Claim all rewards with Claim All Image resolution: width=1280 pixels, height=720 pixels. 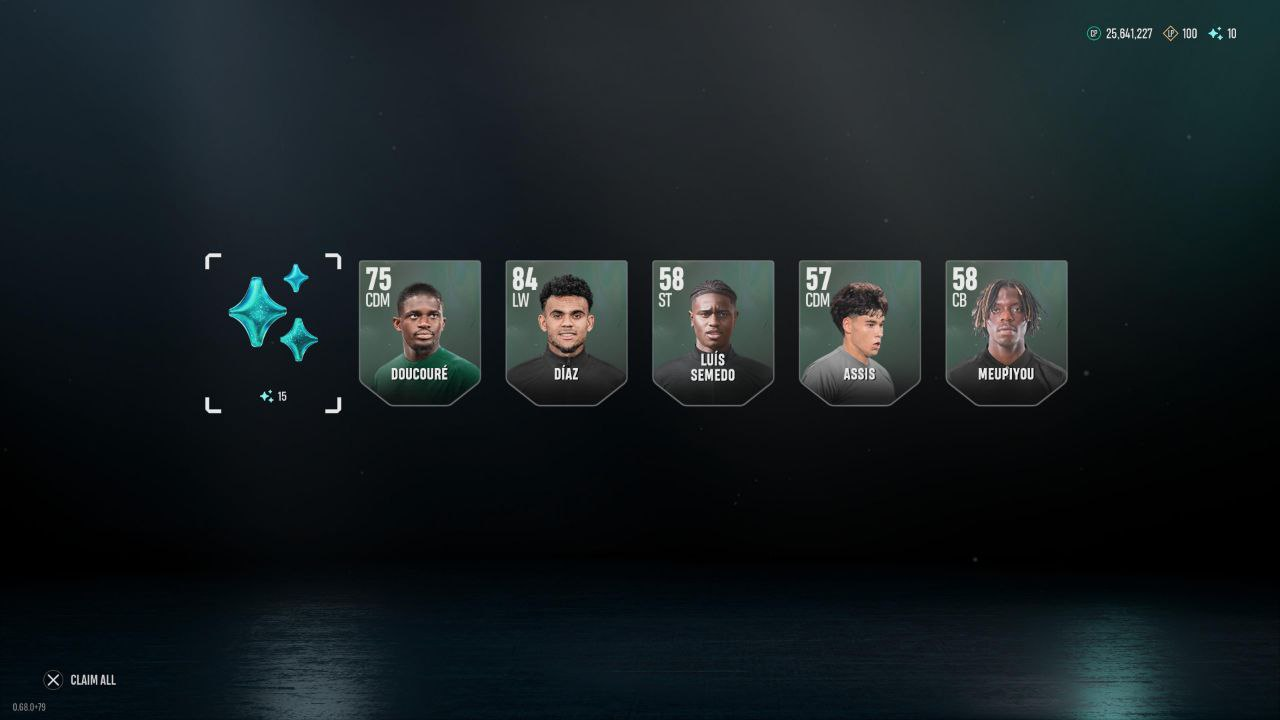click(81, 680)
